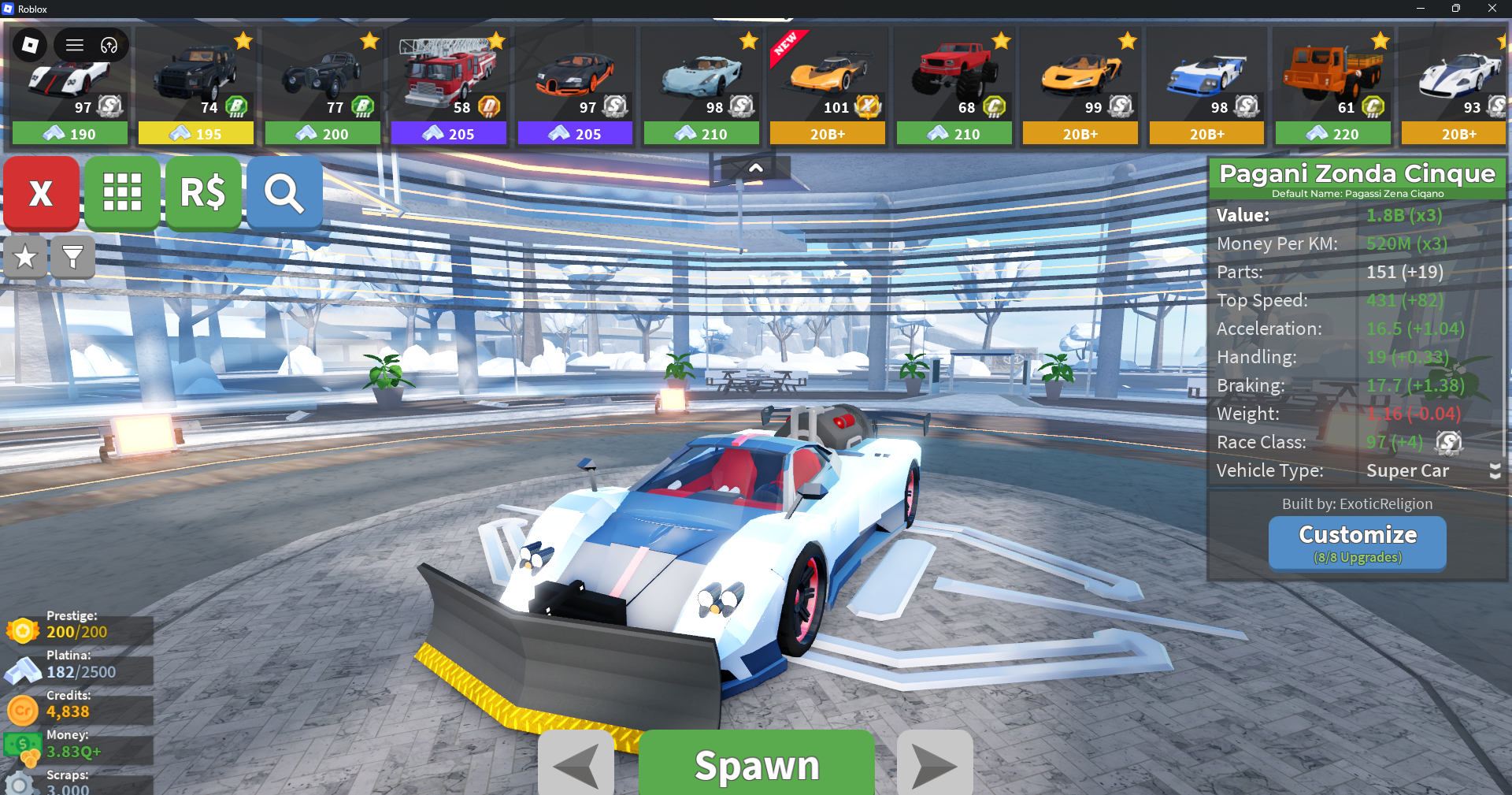
Task: Open the Customize upgrades menu
Action: tap(1357, 542)
